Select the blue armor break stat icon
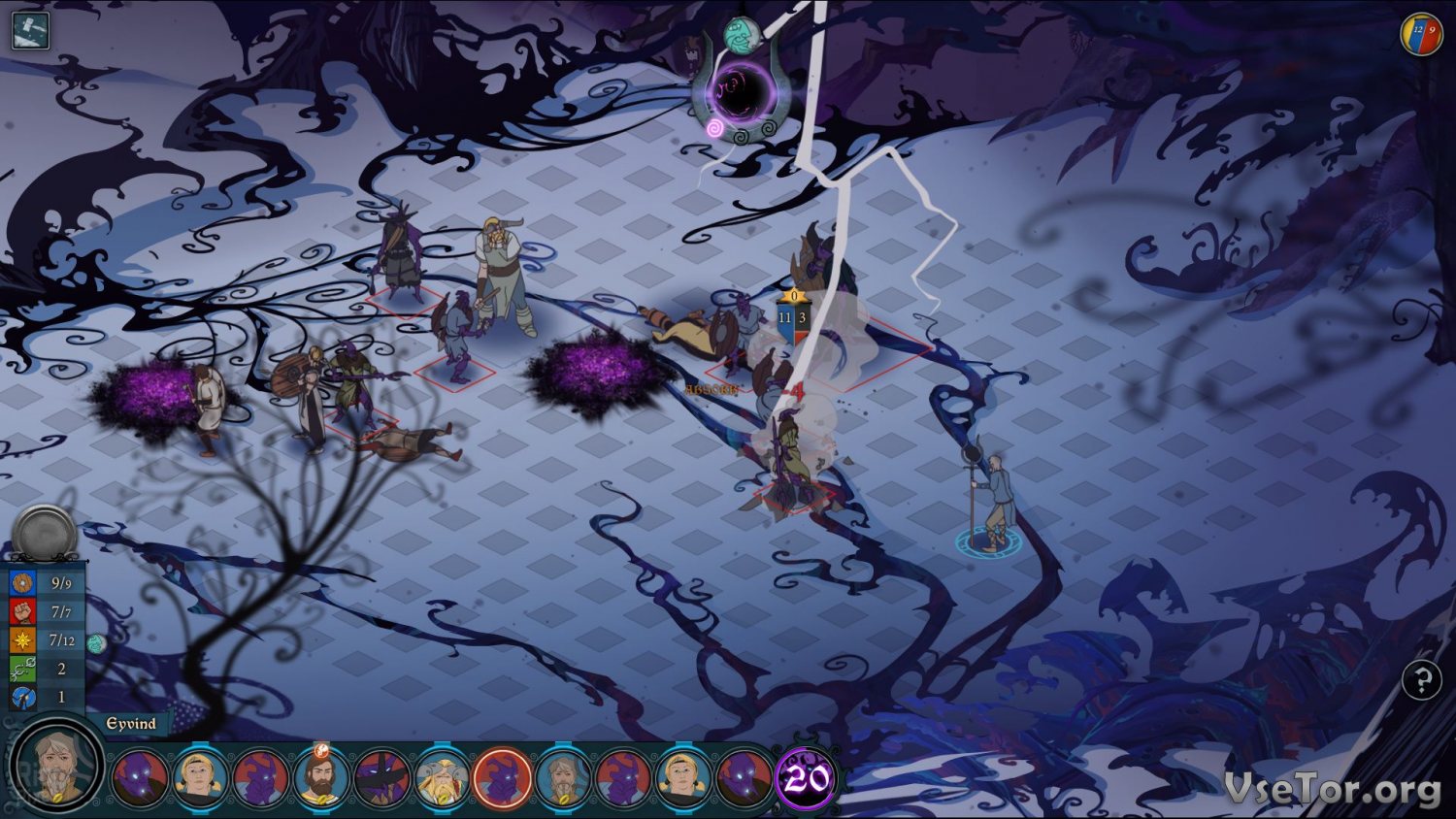The image size is (1456, 819). tap(22, 697)
